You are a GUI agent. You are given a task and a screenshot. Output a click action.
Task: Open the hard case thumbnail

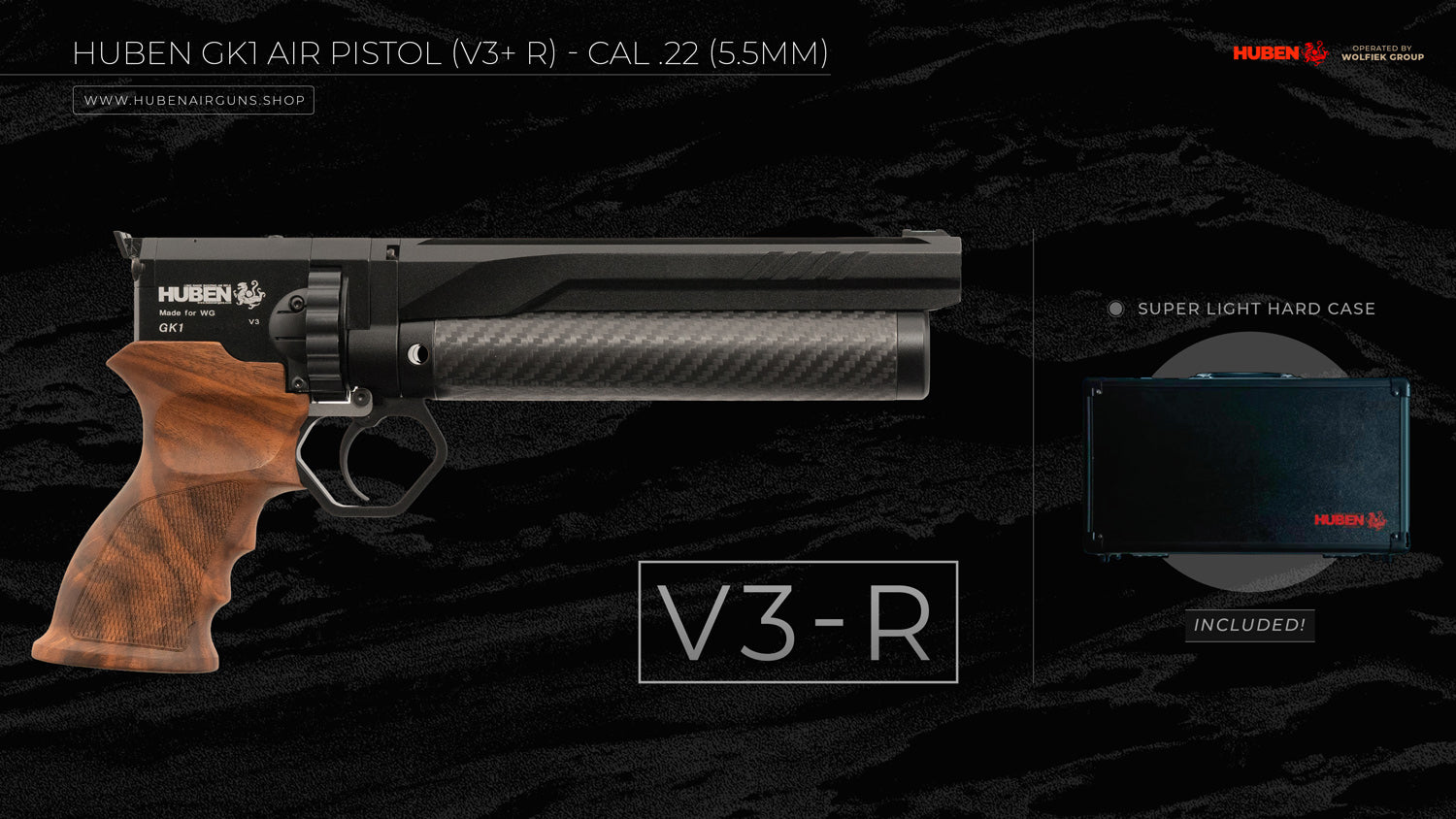[x=1247, y=466]
